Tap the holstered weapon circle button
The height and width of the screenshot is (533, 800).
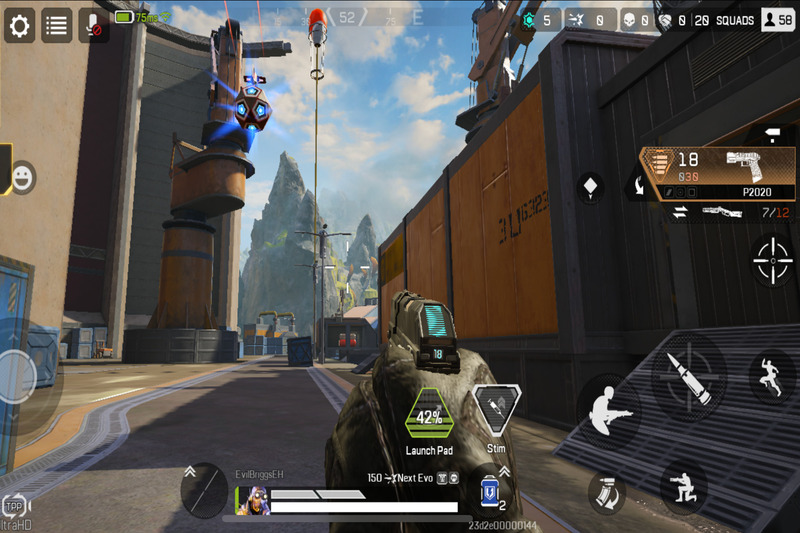tap(204, 490)
